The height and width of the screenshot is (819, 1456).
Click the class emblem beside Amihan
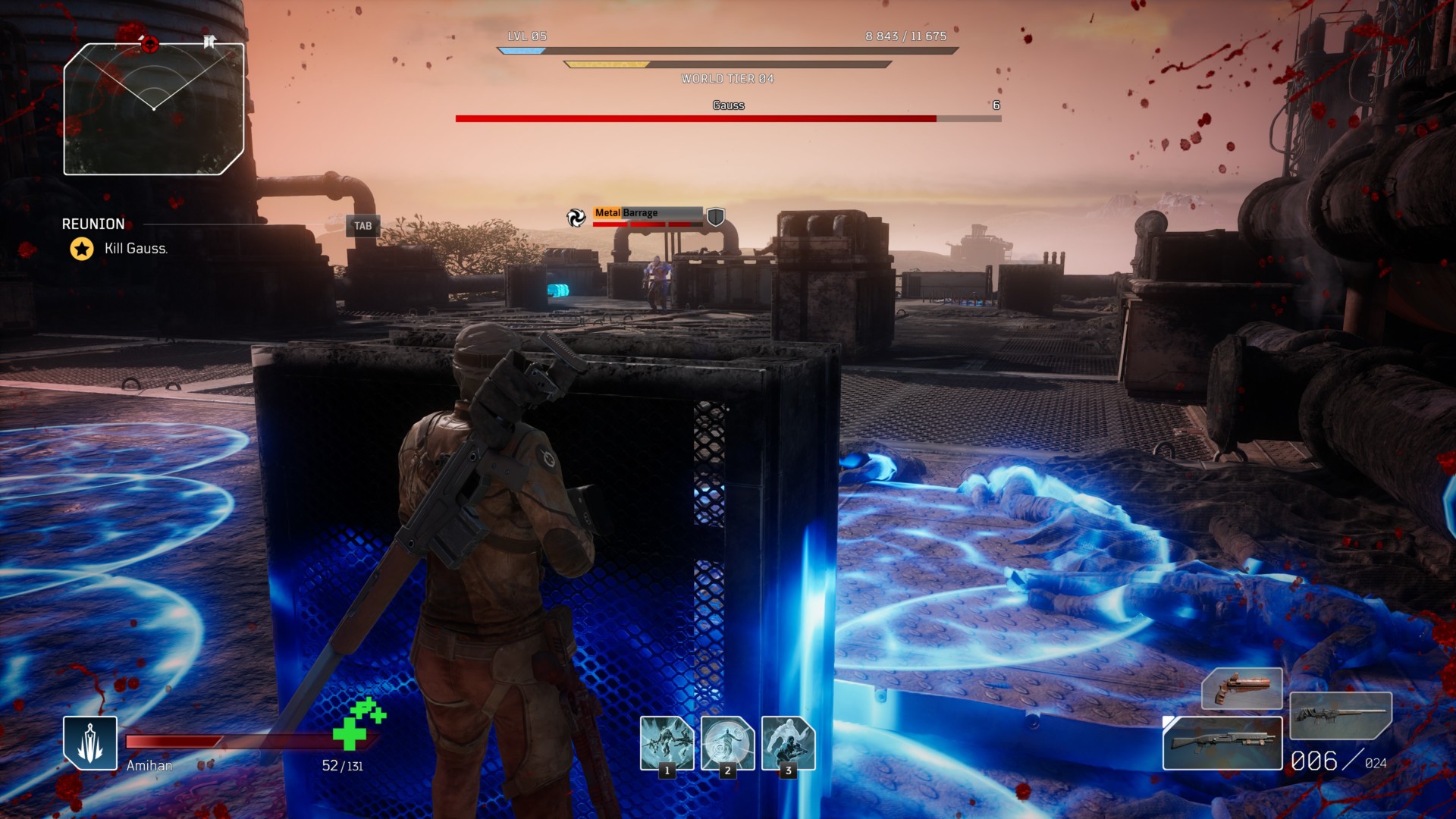point(90,742)
